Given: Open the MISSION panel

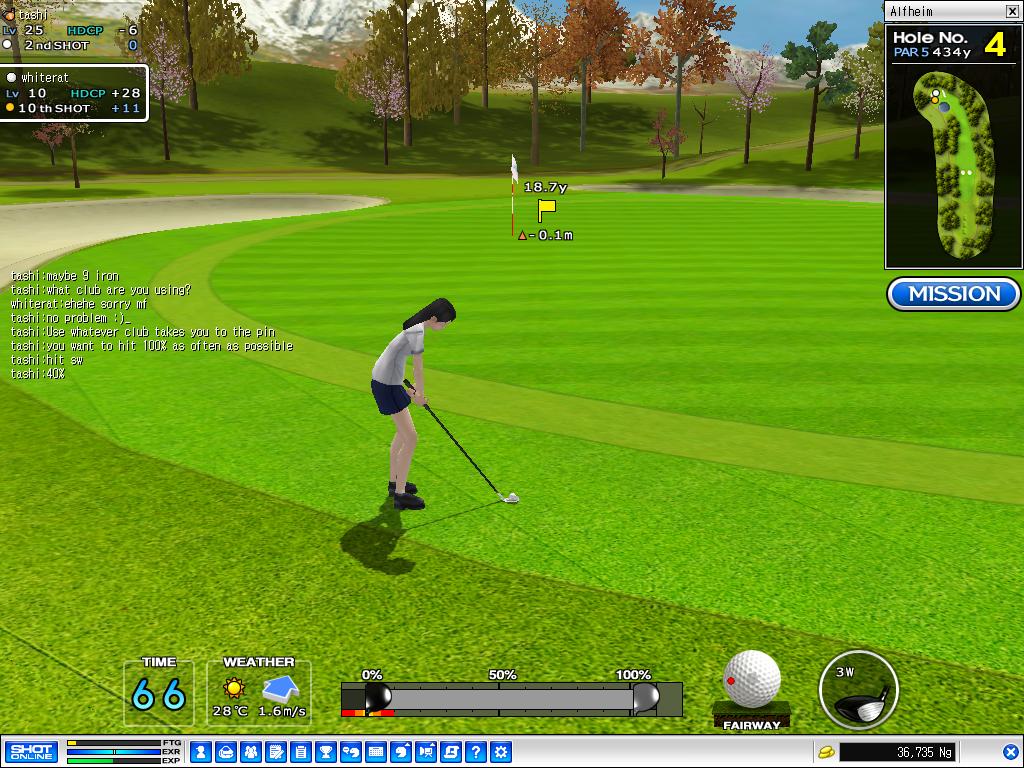Looking at the screenshot, I should (x=953, y=294).
